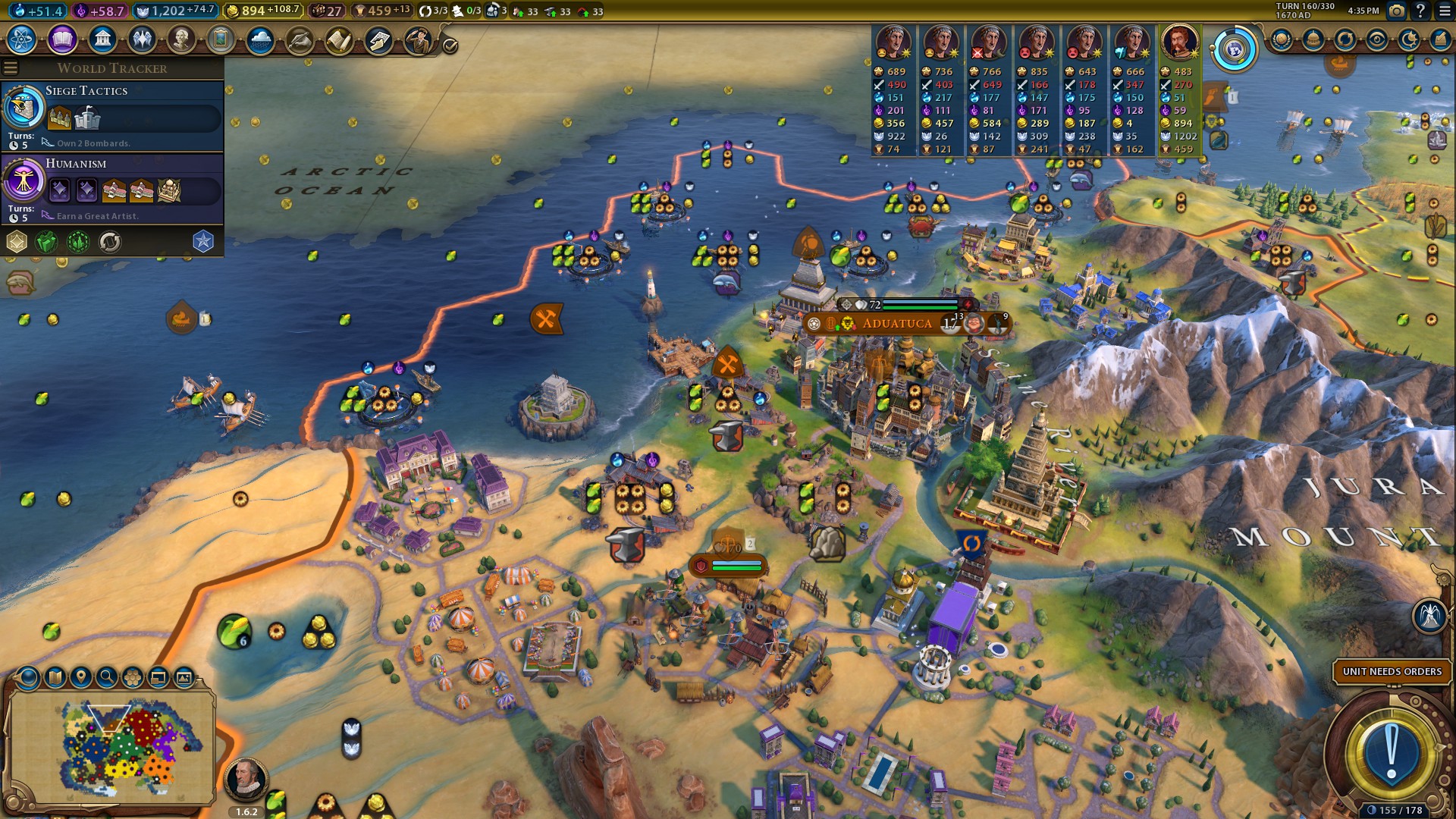The width and height of the screenshot is (1456, 819).
Task: Open the map search magnifier
Action: (107, 677)
